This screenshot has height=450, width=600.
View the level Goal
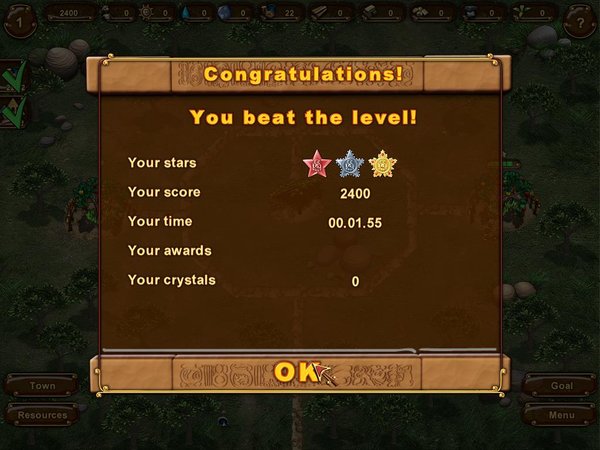[x=560, y=385]
